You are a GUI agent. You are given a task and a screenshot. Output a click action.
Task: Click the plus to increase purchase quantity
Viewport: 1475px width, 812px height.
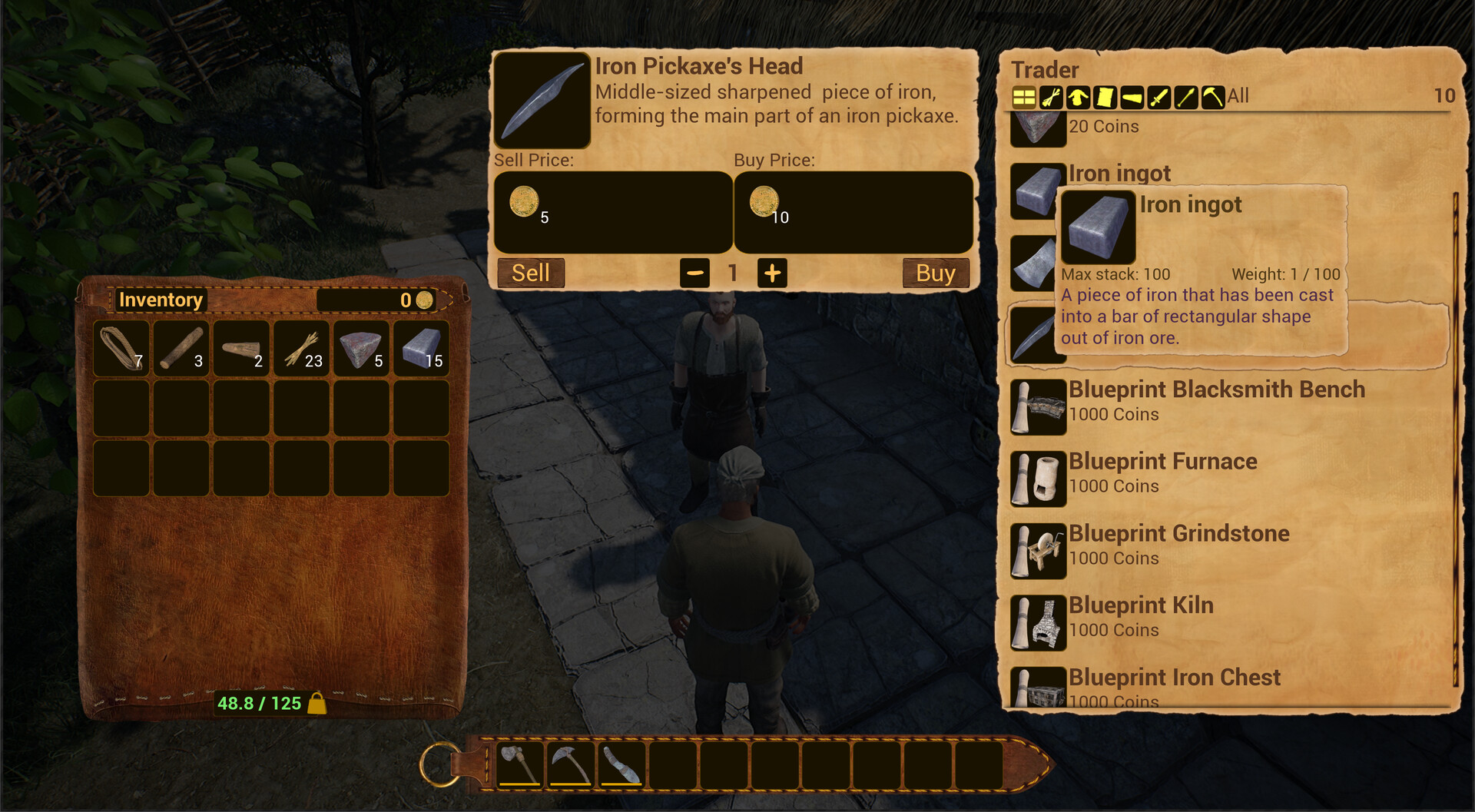click(x=772, y=273)
